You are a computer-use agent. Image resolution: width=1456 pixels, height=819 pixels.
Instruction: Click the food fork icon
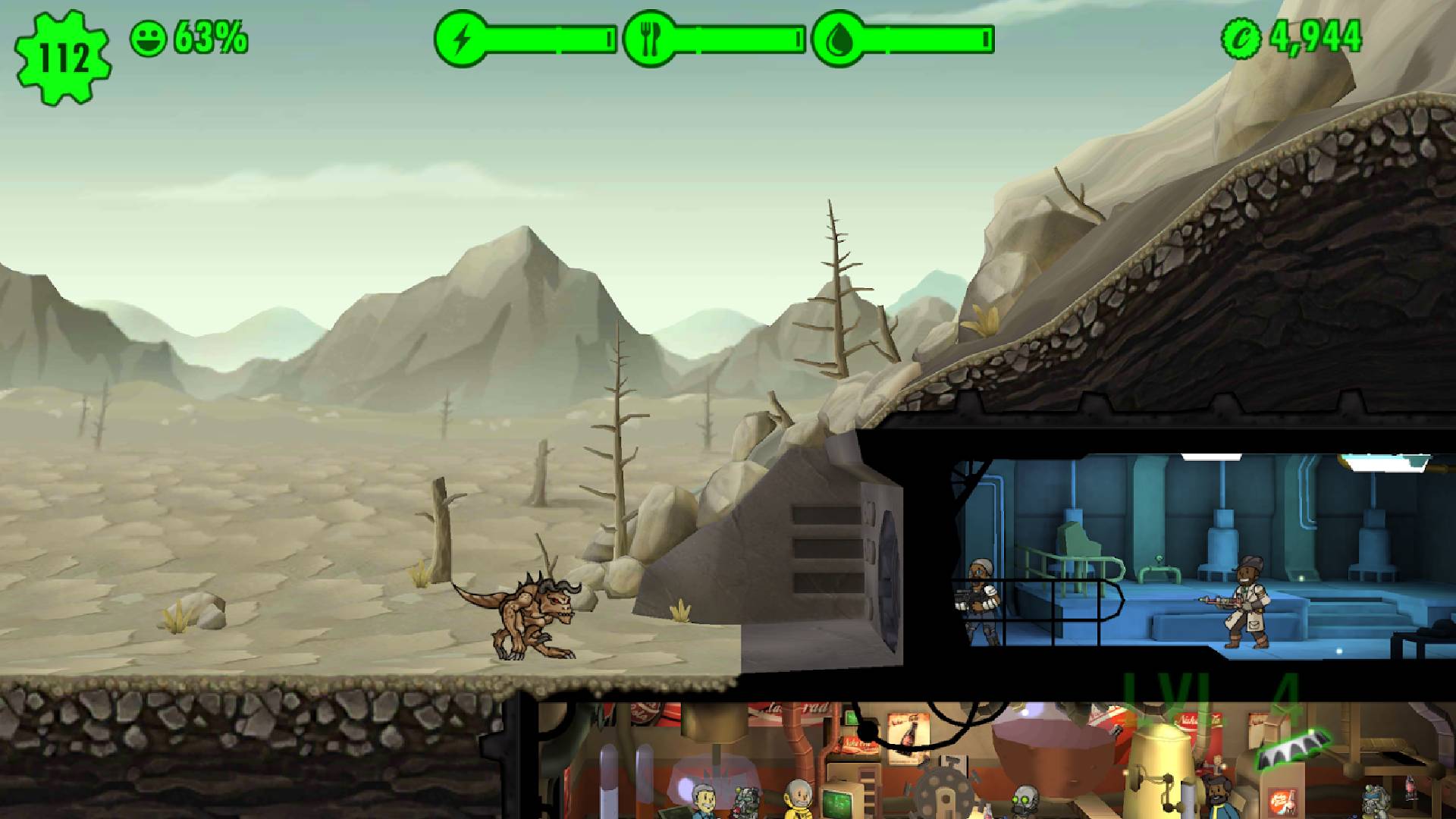tap(648, 38)
